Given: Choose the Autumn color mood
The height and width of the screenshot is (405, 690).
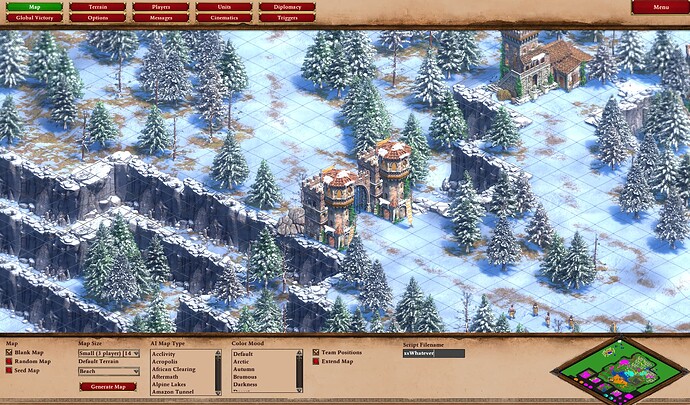Looking at the screenshot, I should coord(245,369).
